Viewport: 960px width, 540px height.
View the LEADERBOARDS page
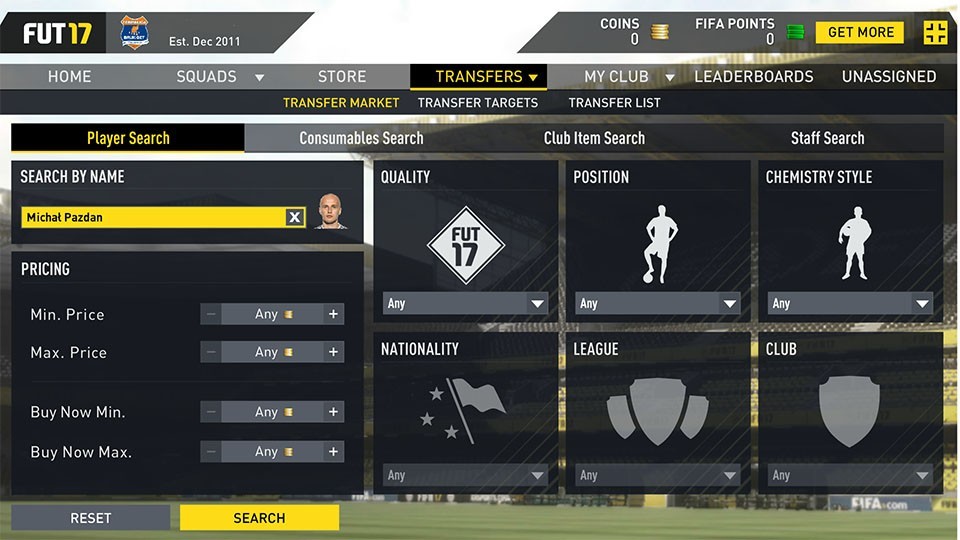tap(753, 77)
